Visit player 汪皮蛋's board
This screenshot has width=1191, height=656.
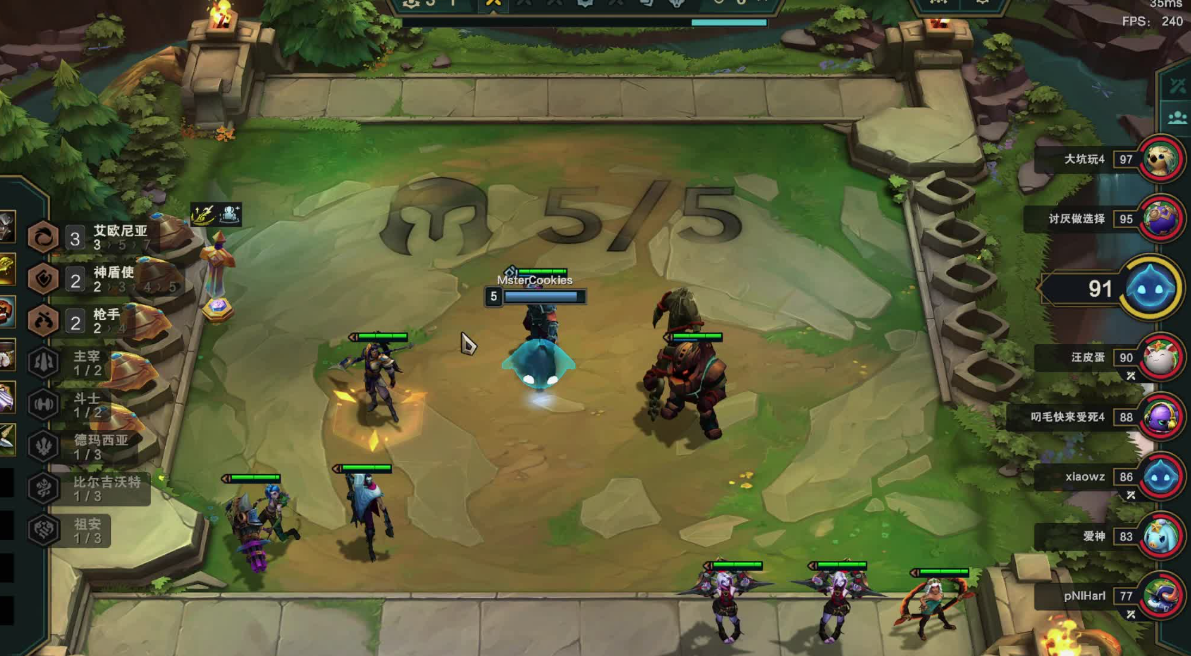[1161, 357]
